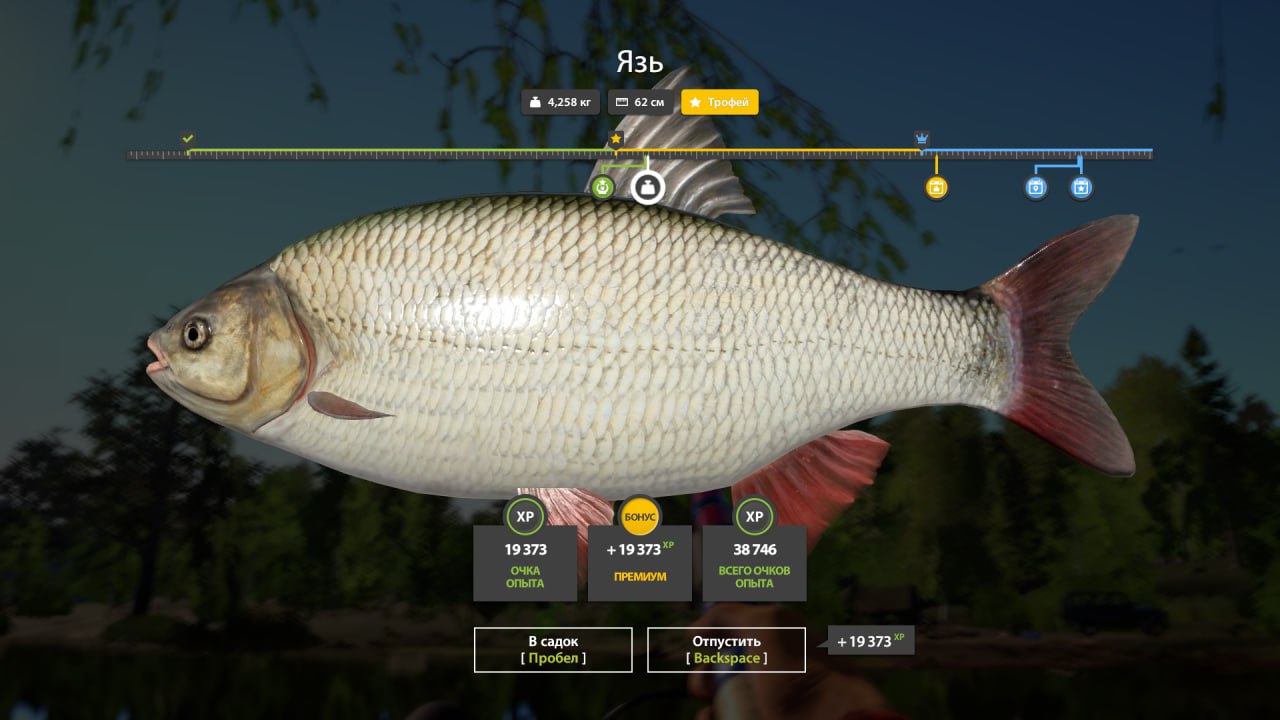Image resolution: width=1280 pixels, height=720 pixels.
Task: Click the green checkmark threshold on scale
Action: (188, 138)
